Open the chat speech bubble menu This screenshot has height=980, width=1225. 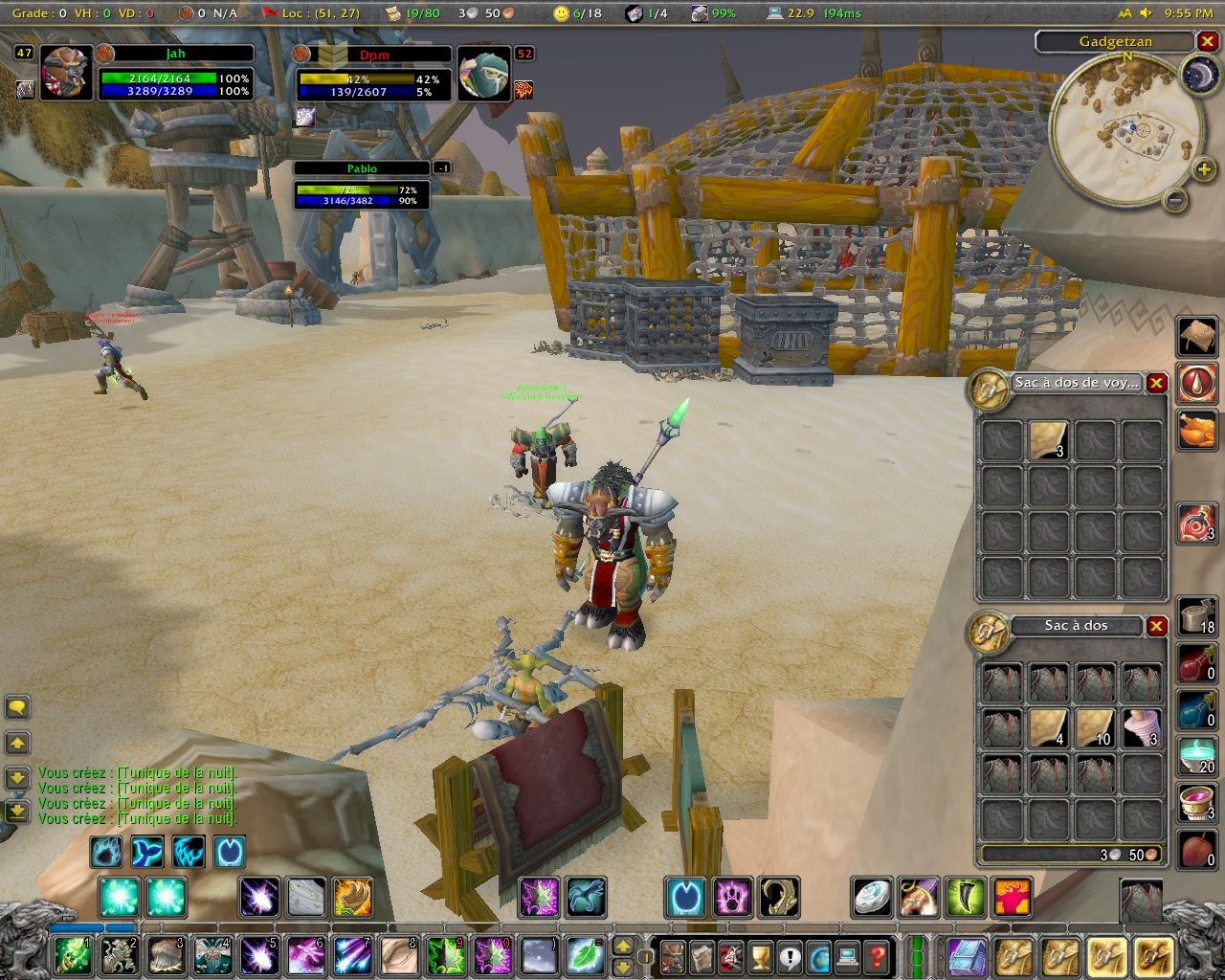(17, 707)
